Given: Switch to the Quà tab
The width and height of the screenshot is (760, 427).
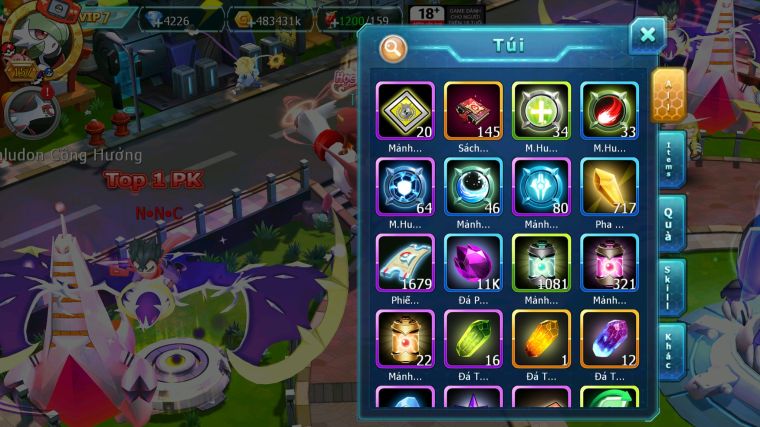Looking at the screenshot, I should (669, 222).
